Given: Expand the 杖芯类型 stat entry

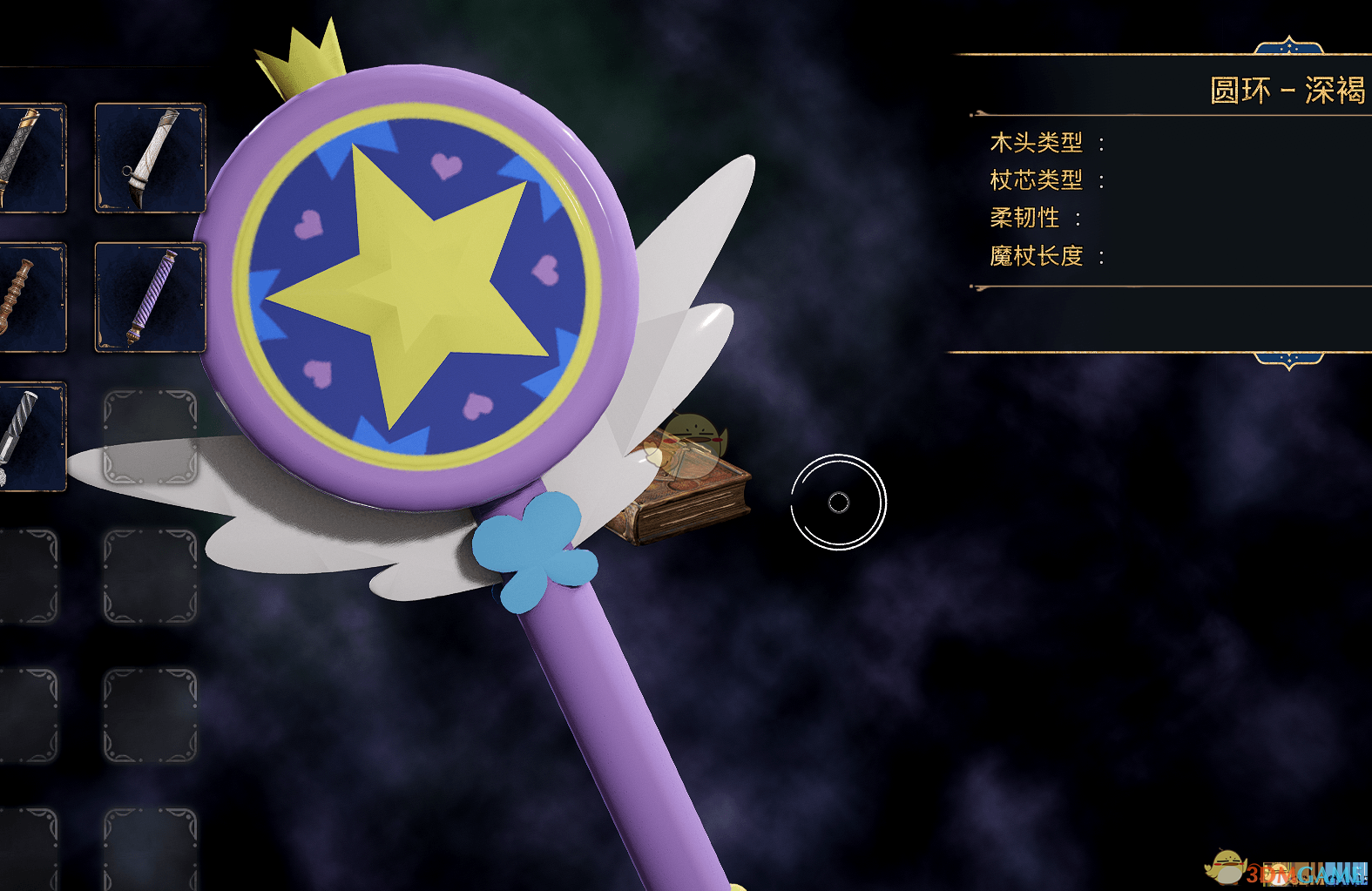Looking at the screenshot, I should (1037, 181).
